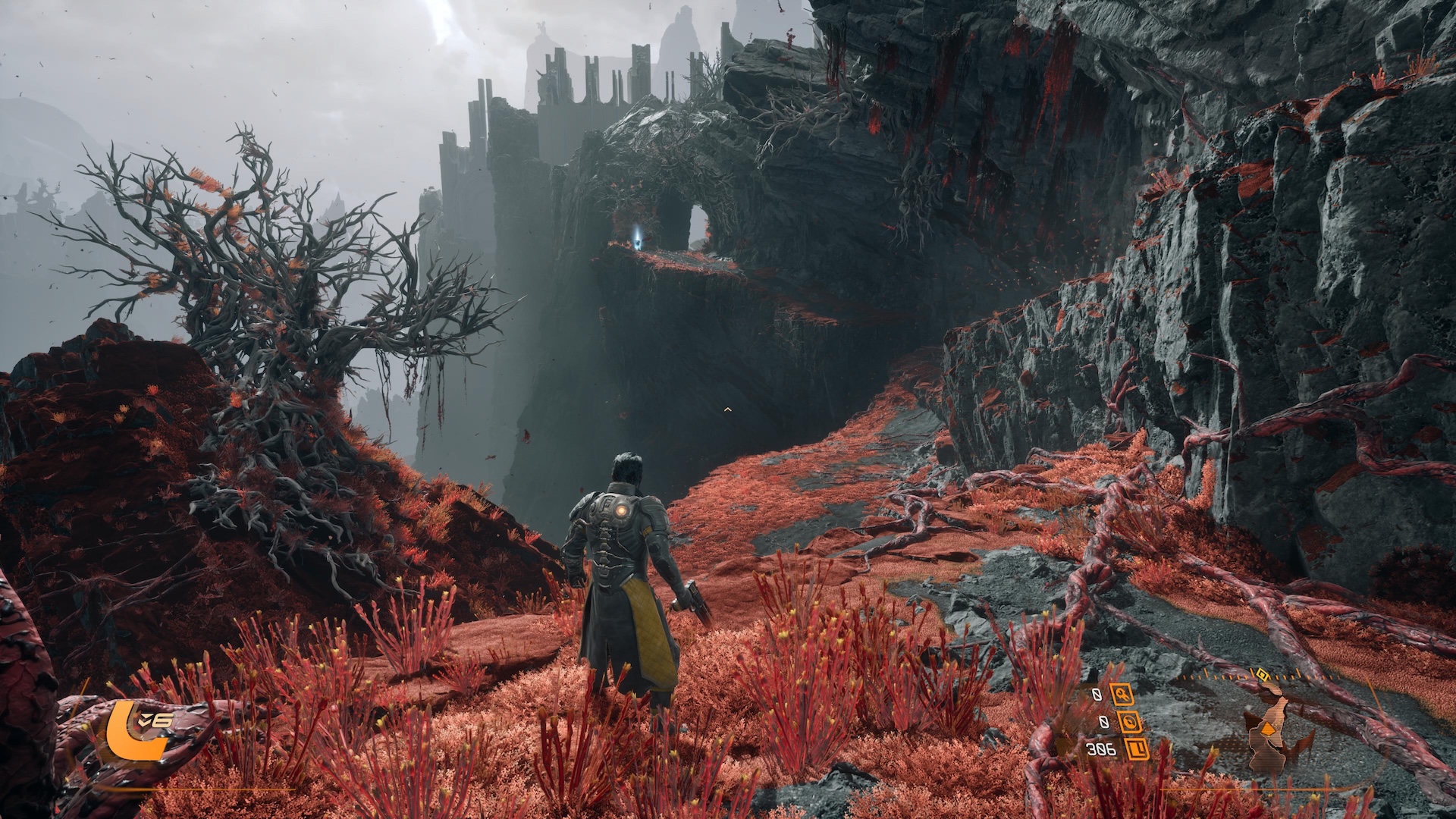1456x819 pixels.
Task: Click the key resource icon
Action: [x=1122, y=694]
